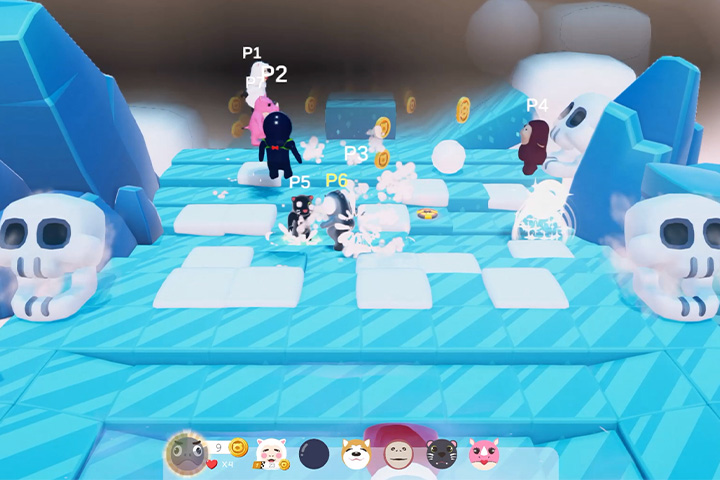This screenshot has height=480, width=720.
Task: Click the white cat player portrait
Action: [271, 453]
